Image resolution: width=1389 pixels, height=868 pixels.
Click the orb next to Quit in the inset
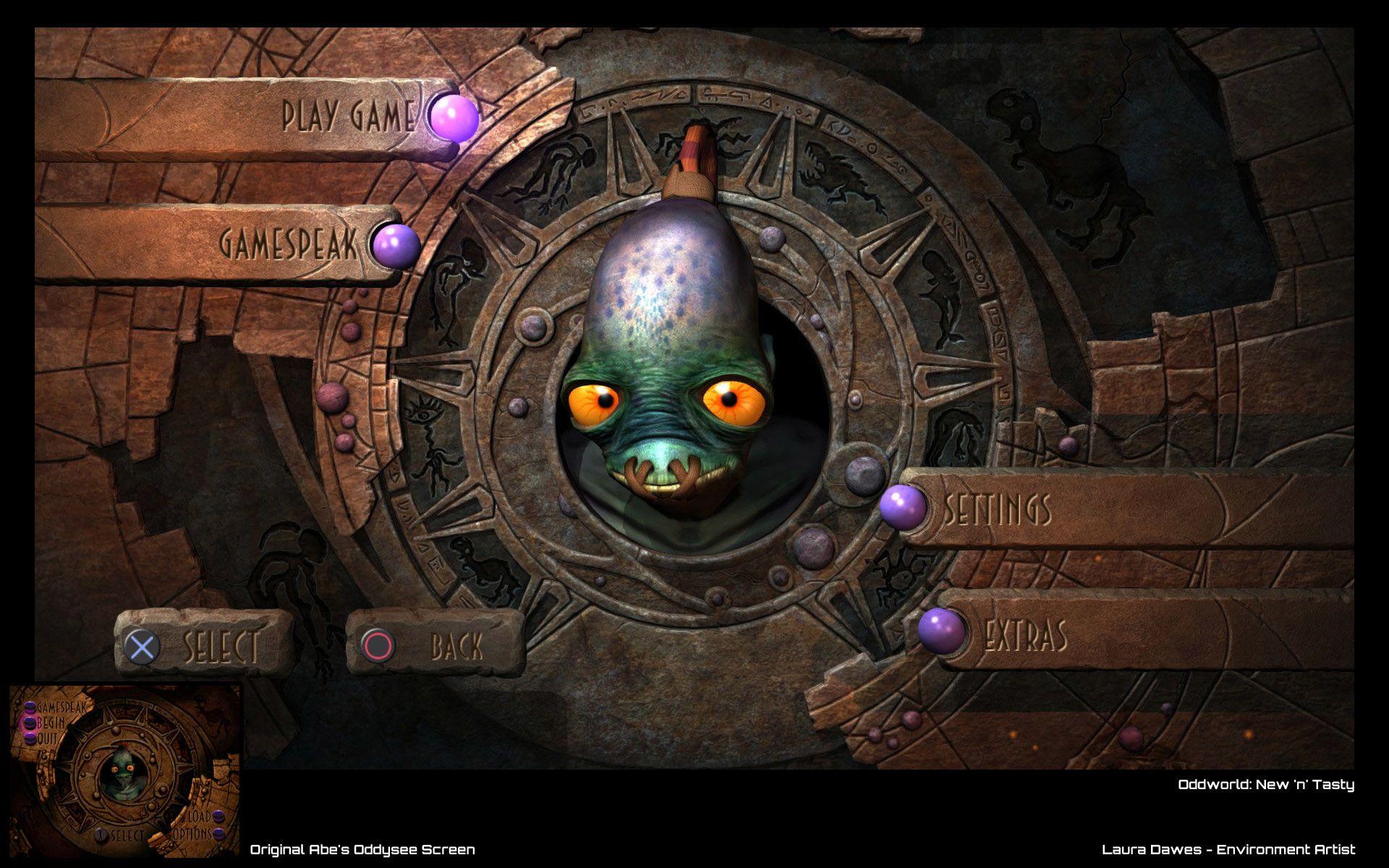(30, 737)
